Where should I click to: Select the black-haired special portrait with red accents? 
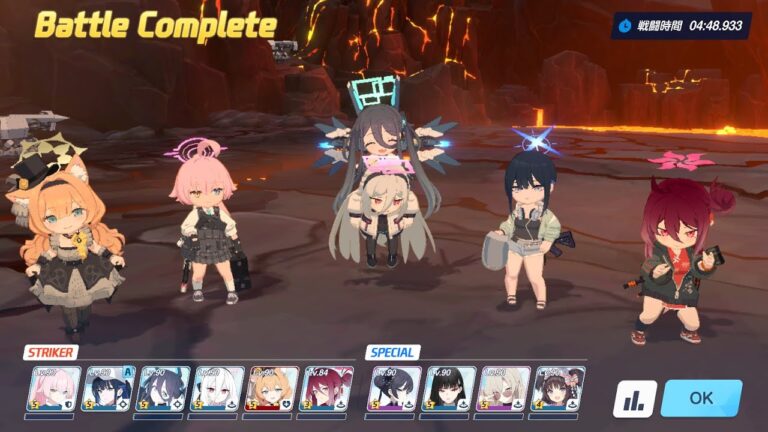point(449,388)
